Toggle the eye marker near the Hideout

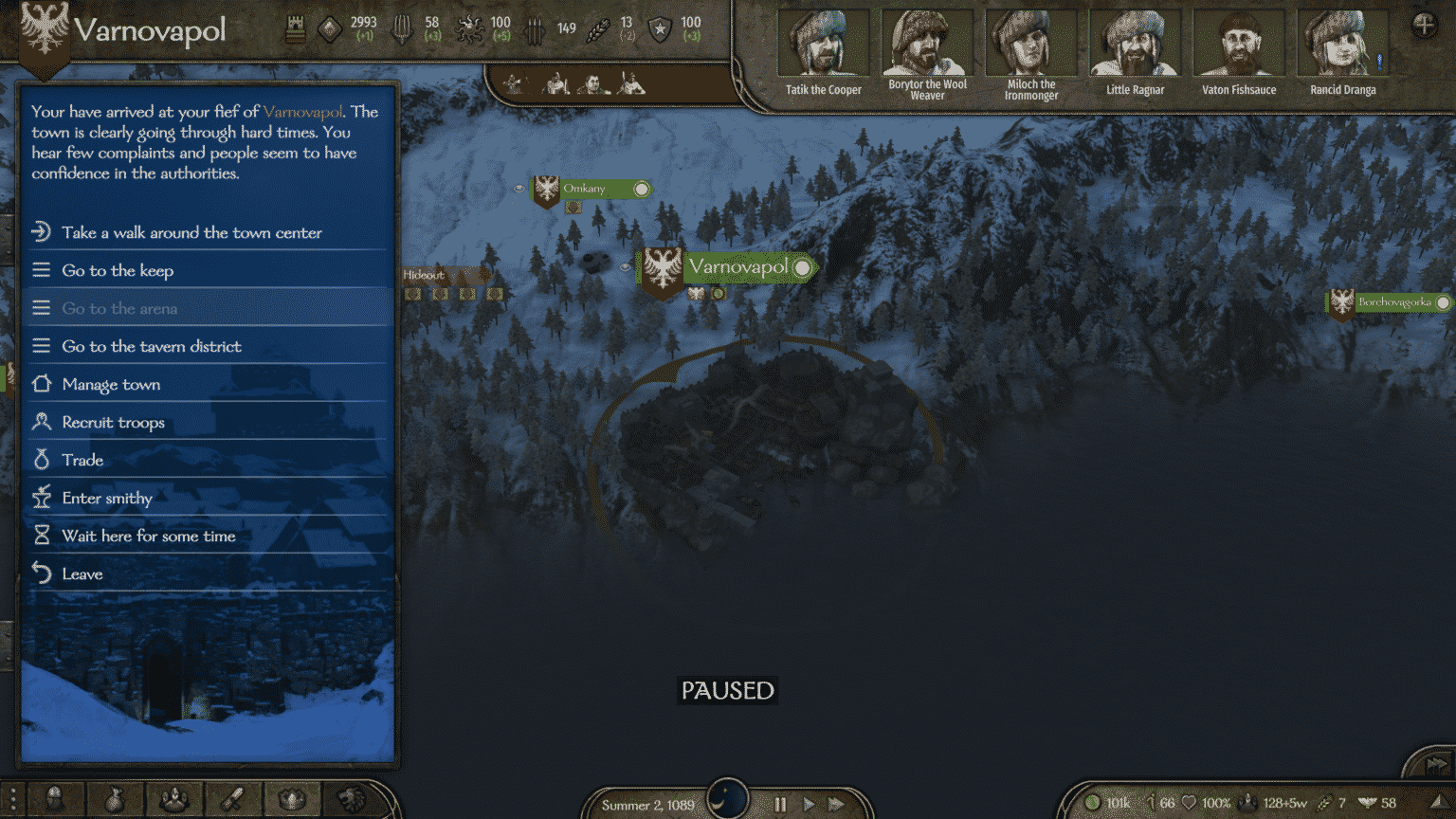625,267
